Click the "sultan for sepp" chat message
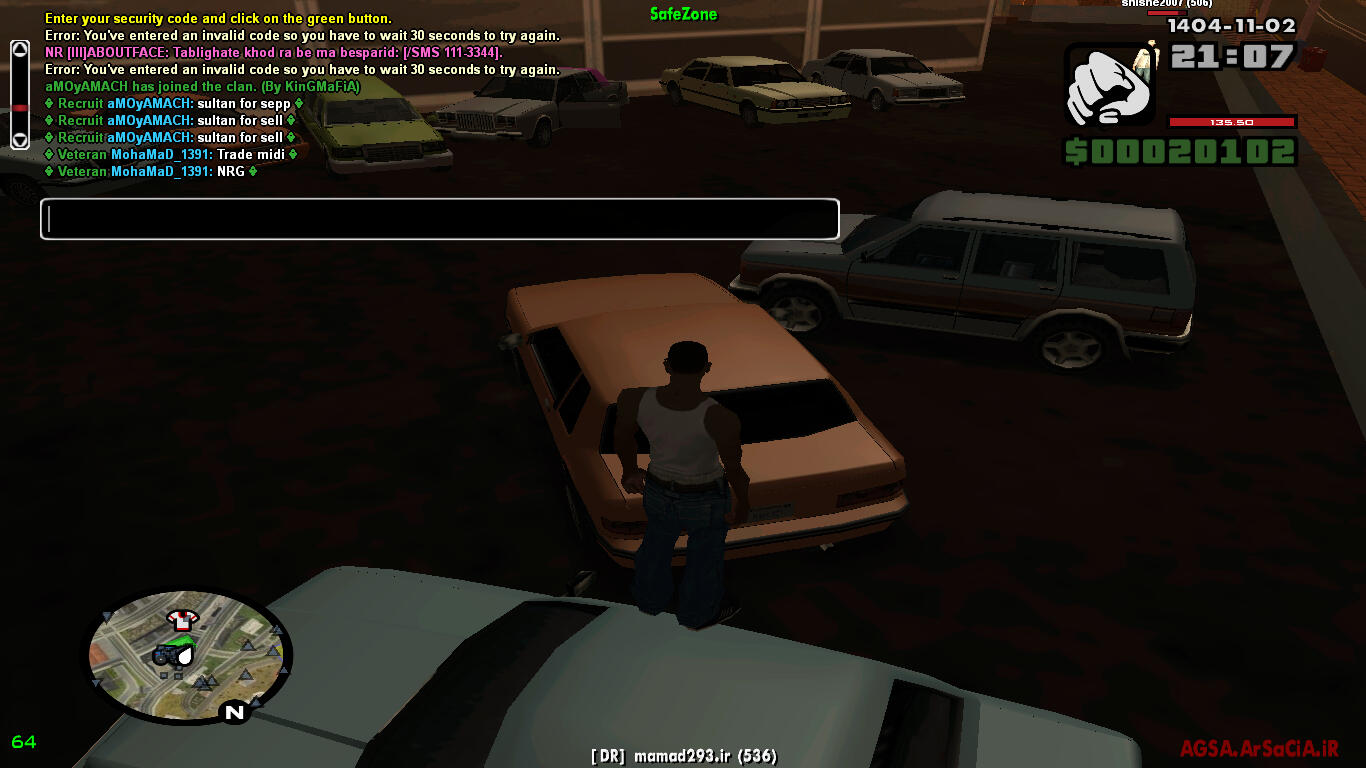This screenshot has height=768, width=1366. click(174, 104)
